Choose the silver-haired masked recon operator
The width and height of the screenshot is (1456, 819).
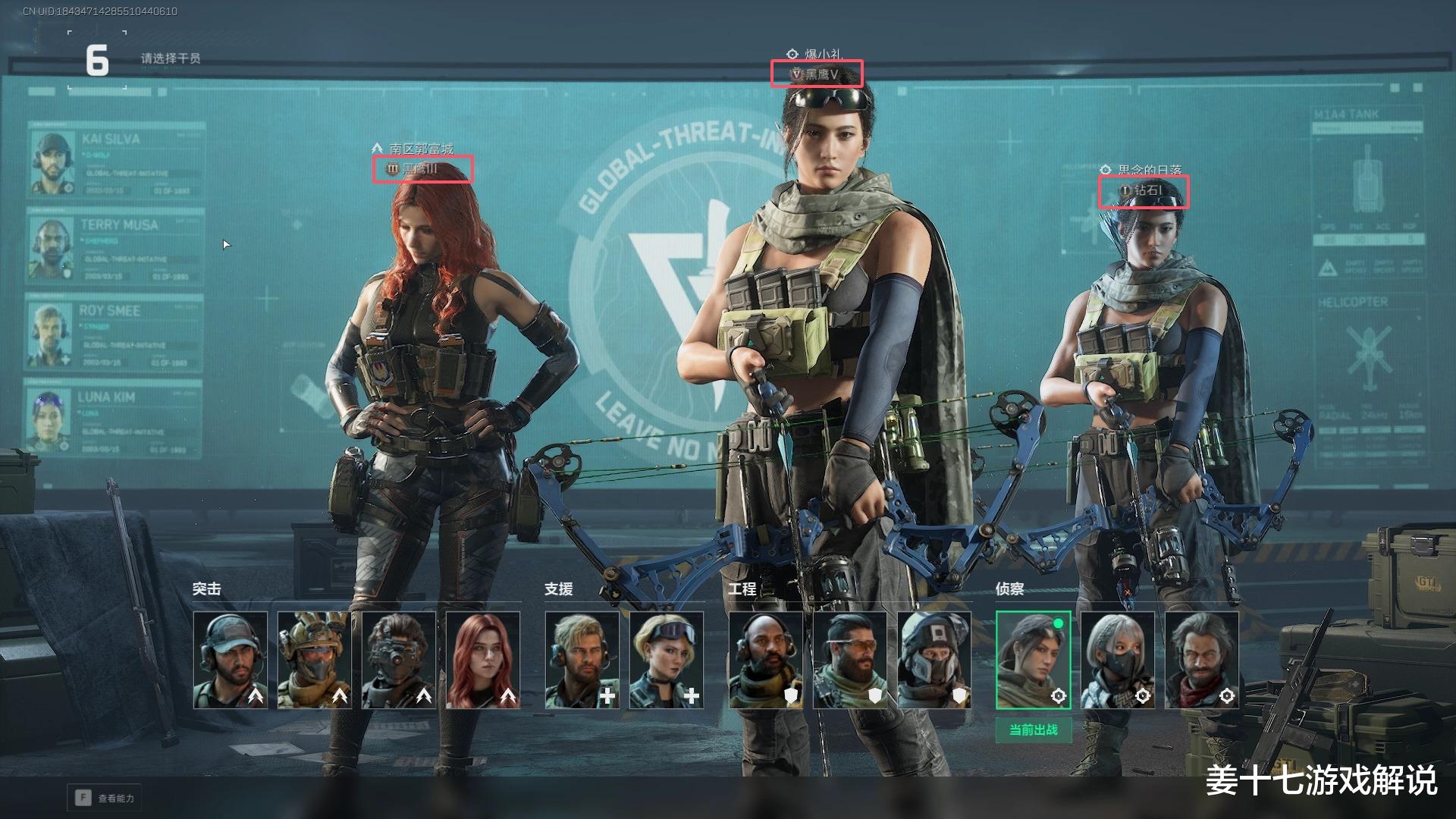(1118, 660)
